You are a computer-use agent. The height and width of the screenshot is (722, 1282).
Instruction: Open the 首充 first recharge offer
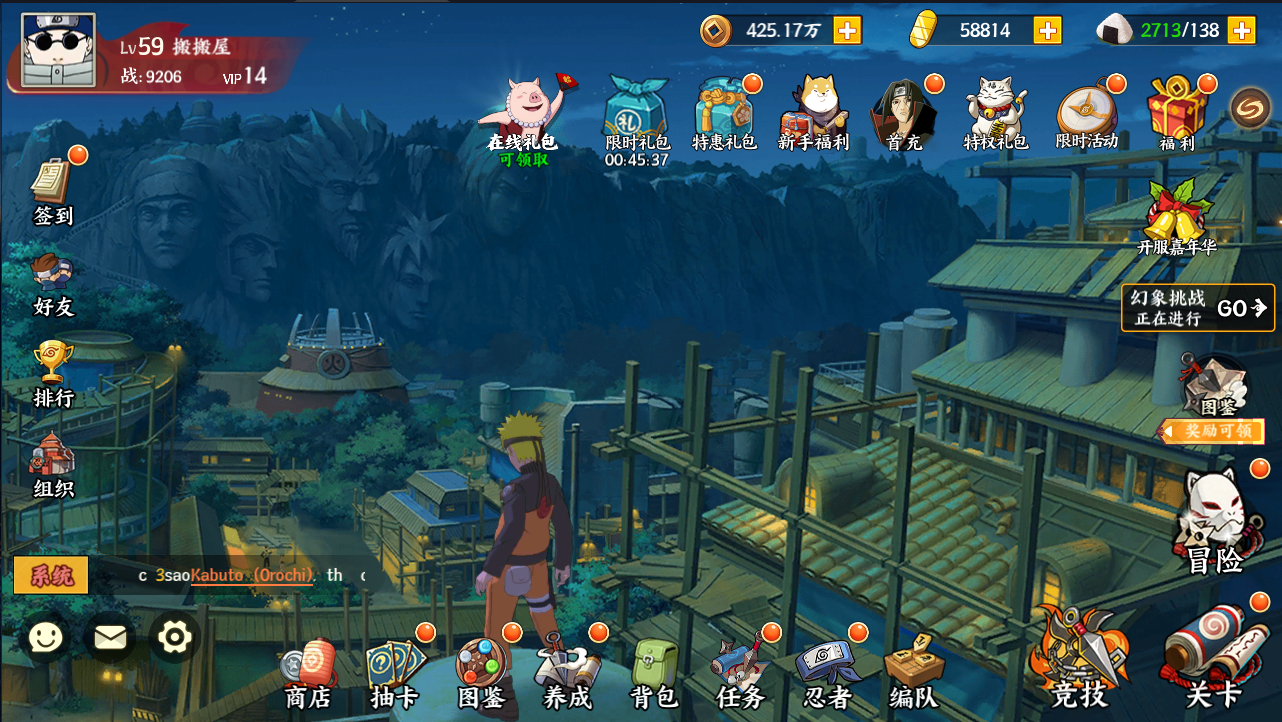point(904,113)
